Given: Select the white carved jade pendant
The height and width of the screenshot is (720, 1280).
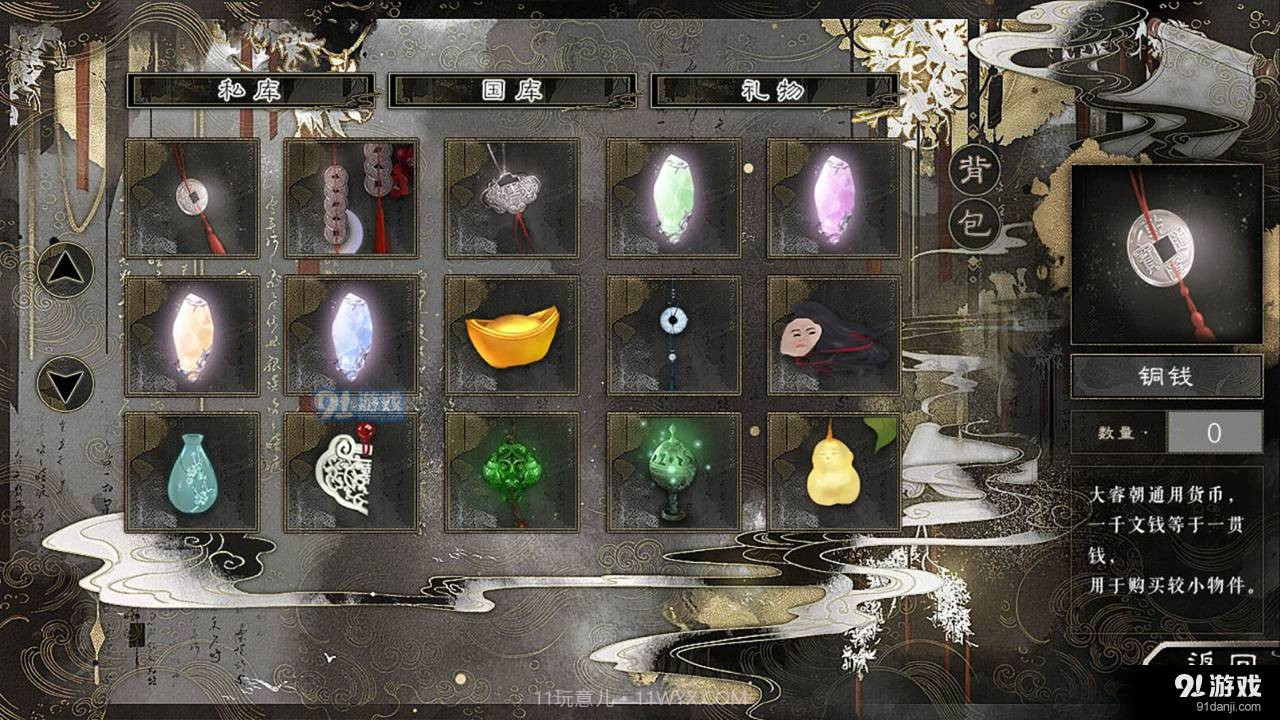Looking at the screenshot, I should click(x=352, y=472).
